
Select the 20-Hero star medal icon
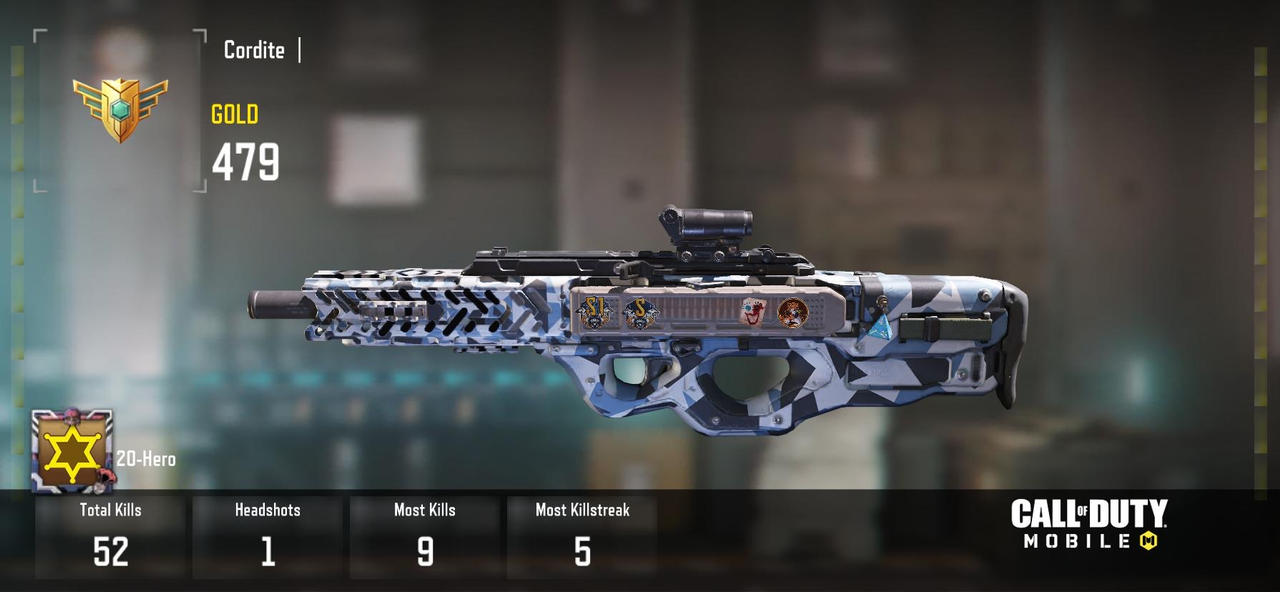(72, 452)
